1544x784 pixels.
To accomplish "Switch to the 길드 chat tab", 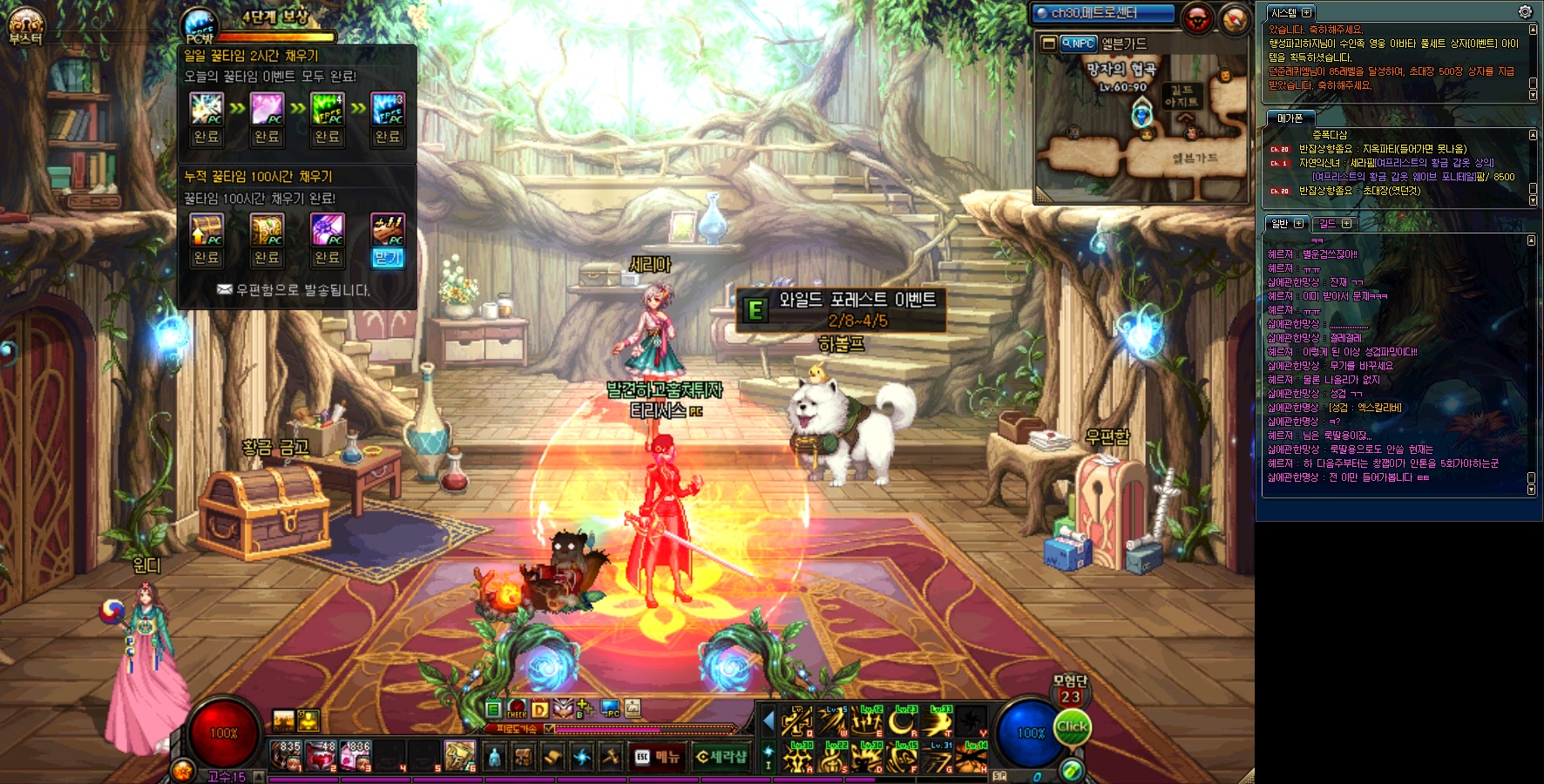I will click(1335, 224).
